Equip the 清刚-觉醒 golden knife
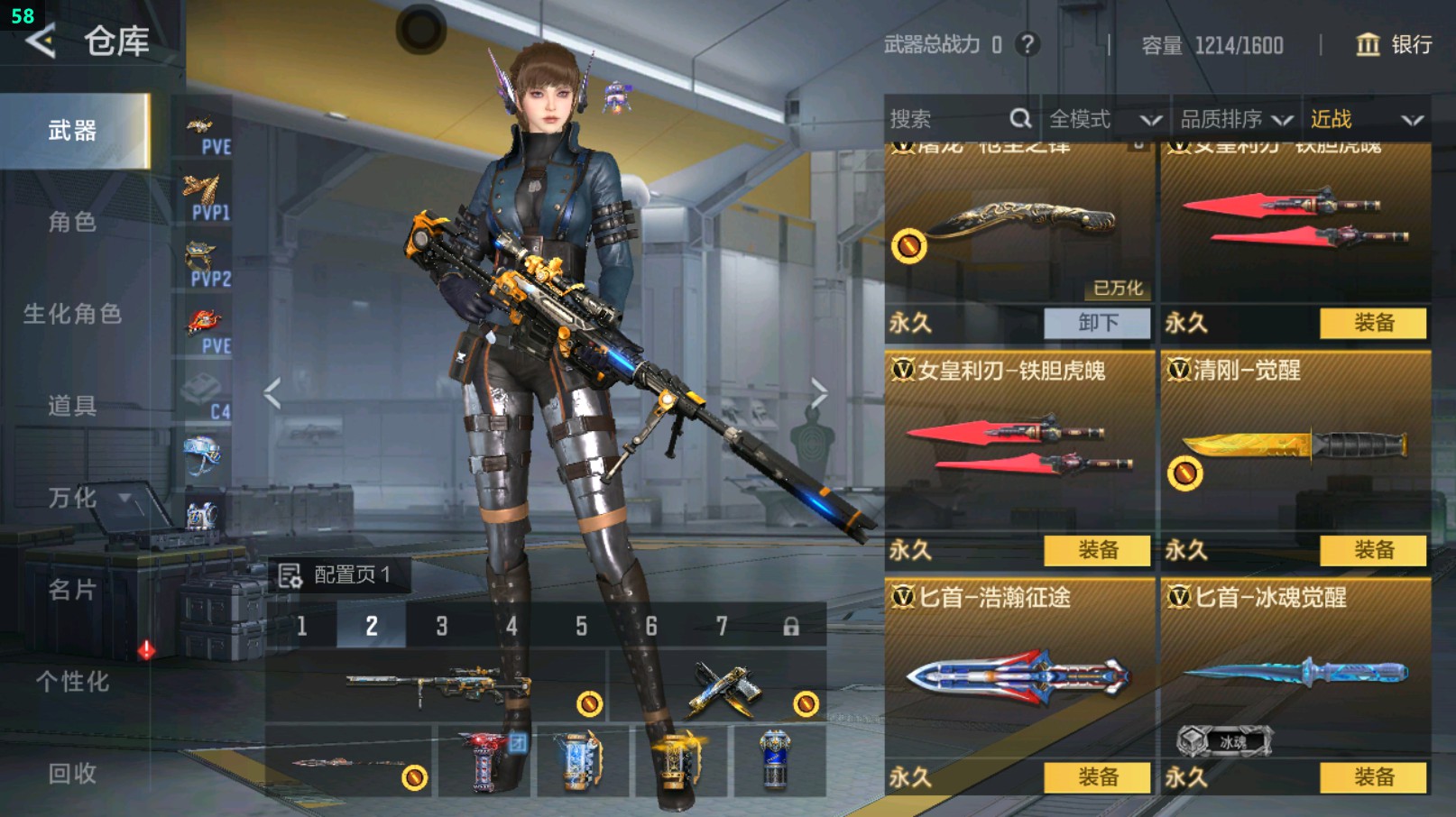Image resolution: width=1456 pixels, height=817 pixels. [x=1373, y=550]
